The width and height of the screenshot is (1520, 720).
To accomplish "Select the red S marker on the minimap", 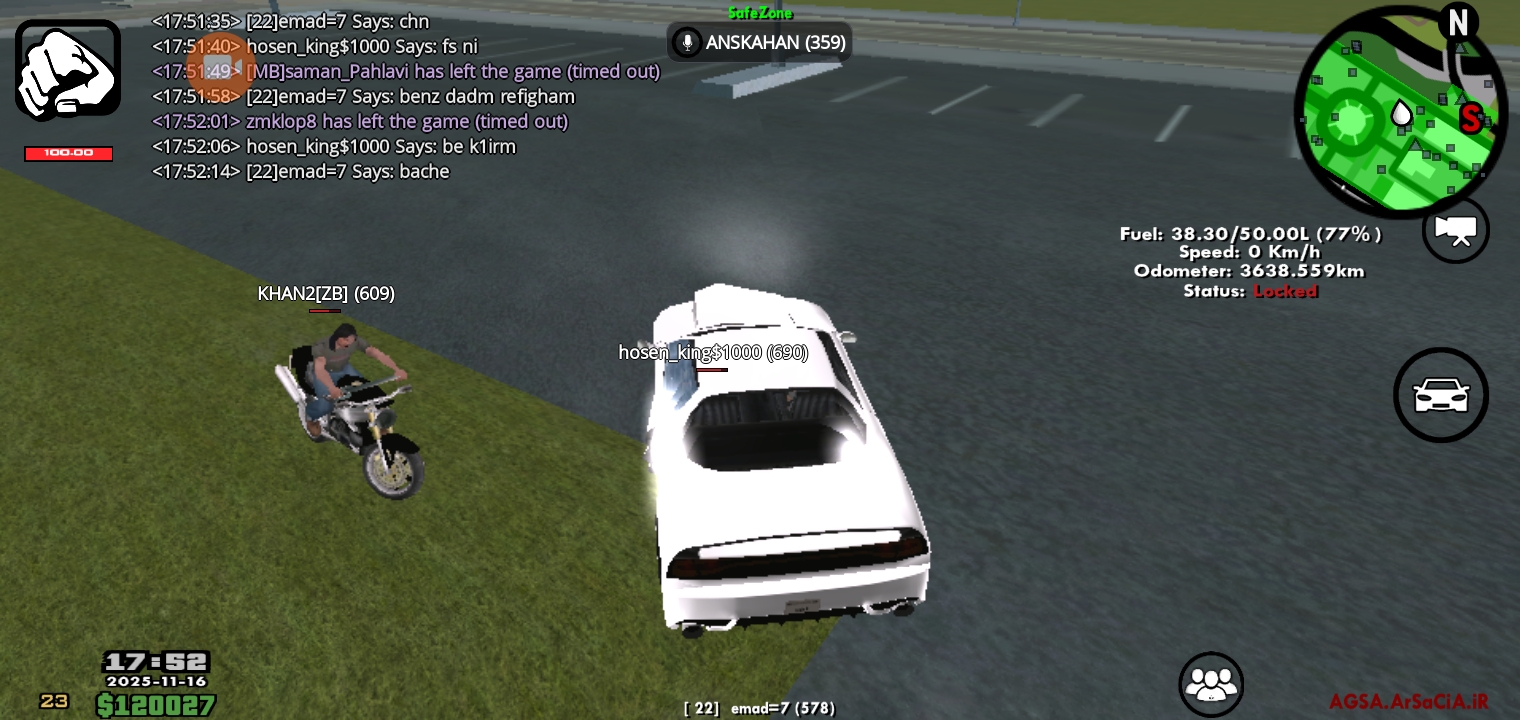I will click(x=1470, y=118).
